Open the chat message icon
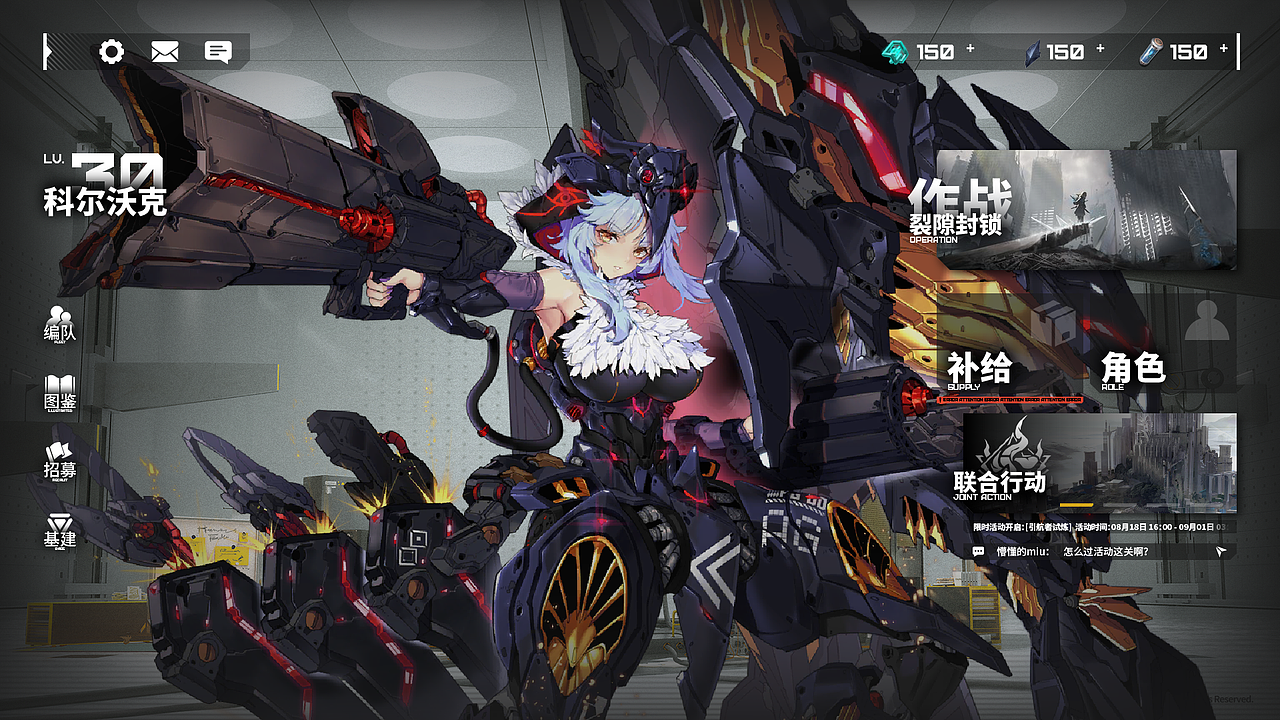This screenshot has width=1280, height=720. (x=218, y=50)
